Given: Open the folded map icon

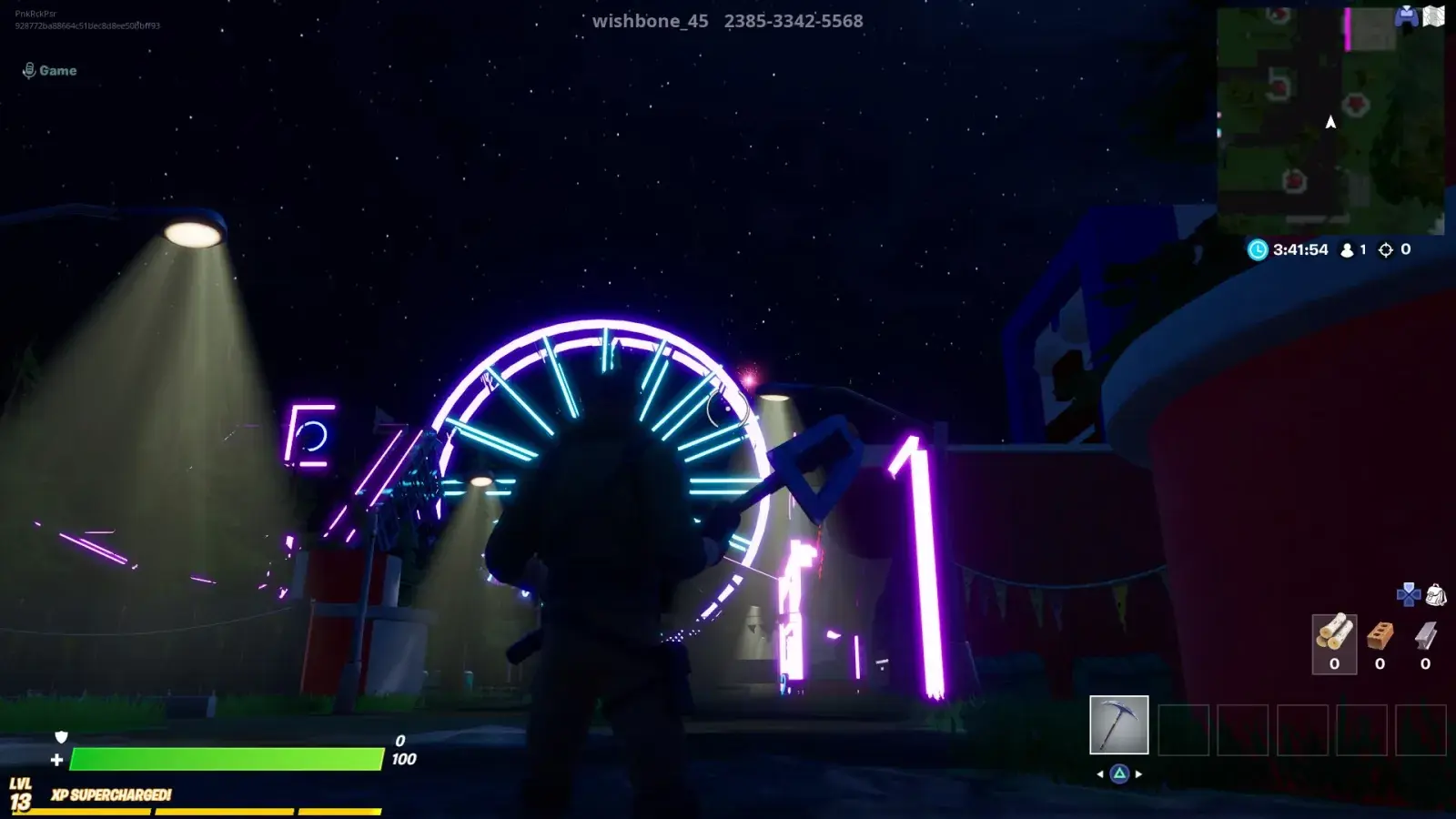Looking at the screenshot, I should 1434,15.
